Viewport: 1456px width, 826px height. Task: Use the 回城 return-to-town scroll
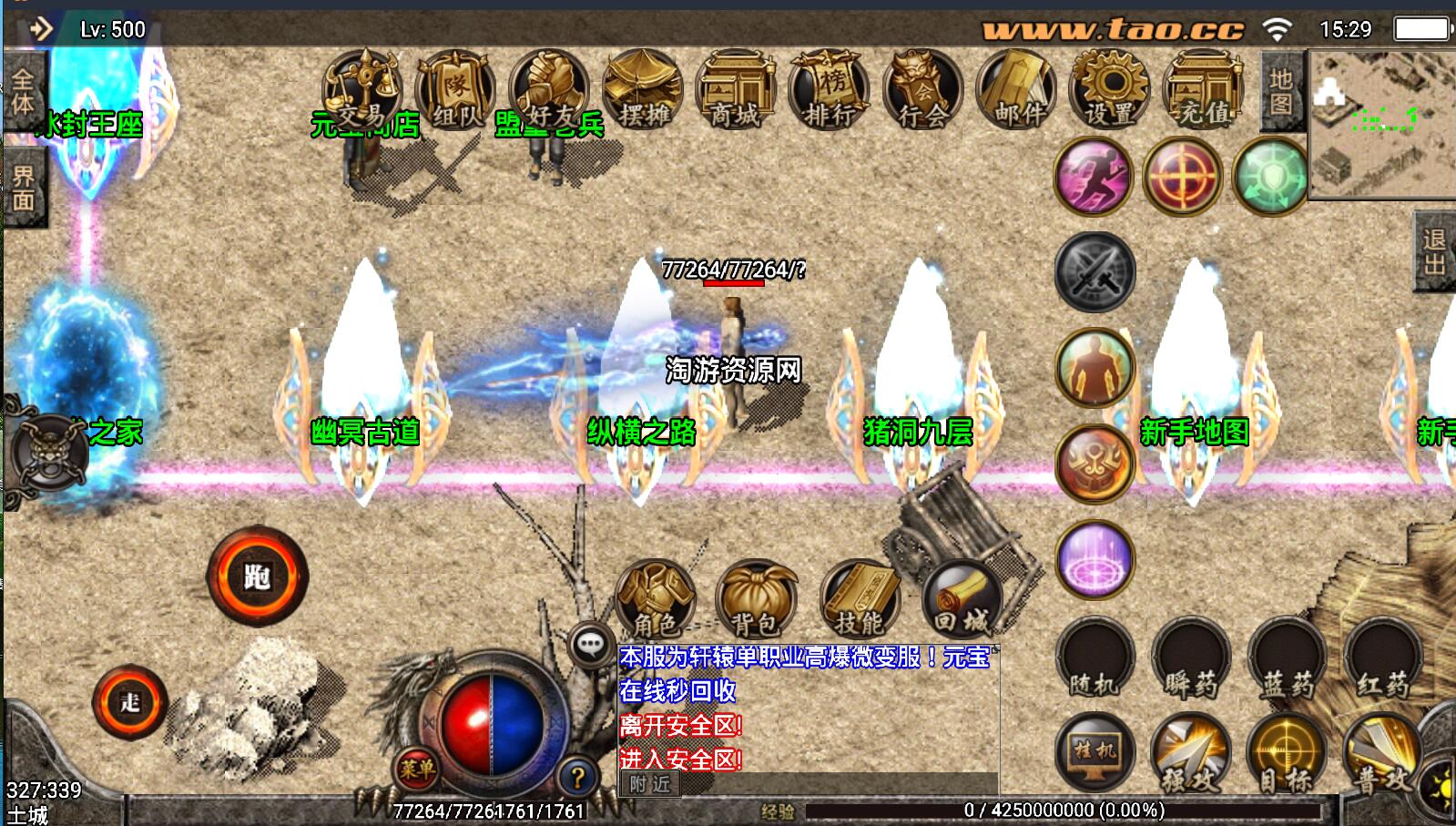tap(962, 599)
